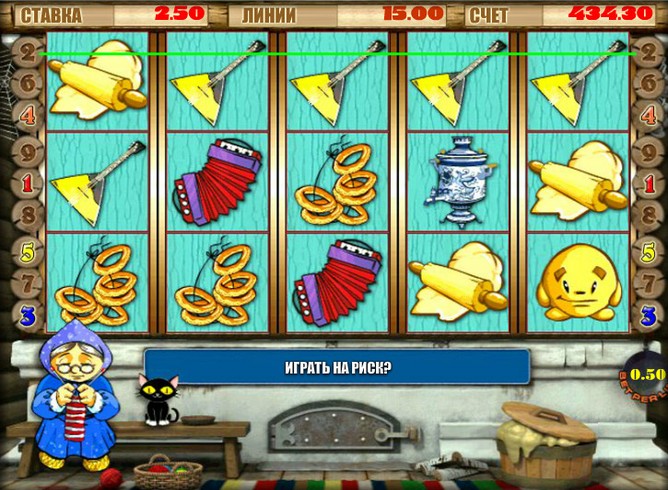Viewport: 668px width, 490px height.
Task: Select payline marker number 6
Action: tap(29, 84)
